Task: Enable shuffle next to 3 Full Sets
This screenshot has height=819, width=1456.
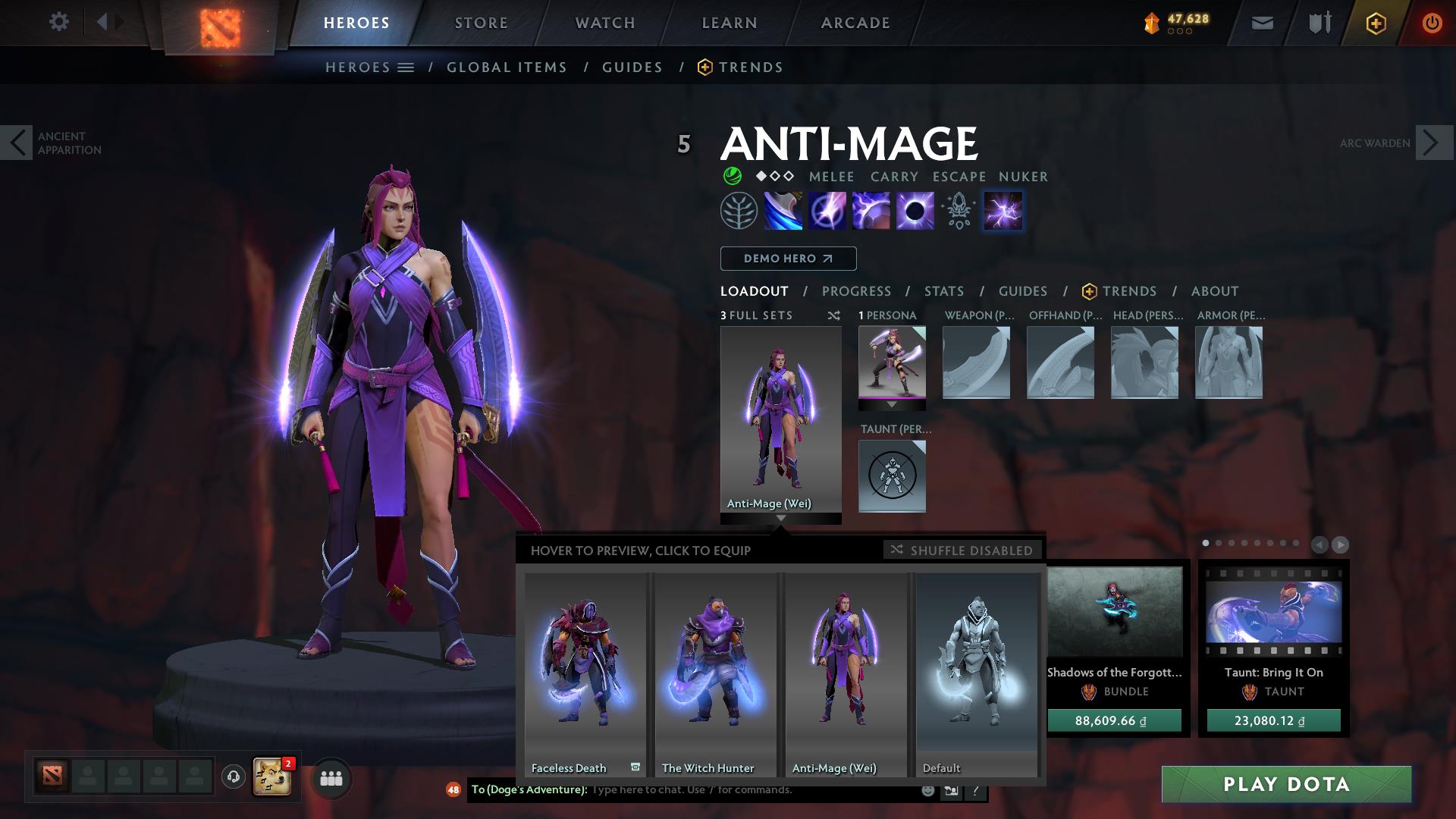Action: [833, 315]
